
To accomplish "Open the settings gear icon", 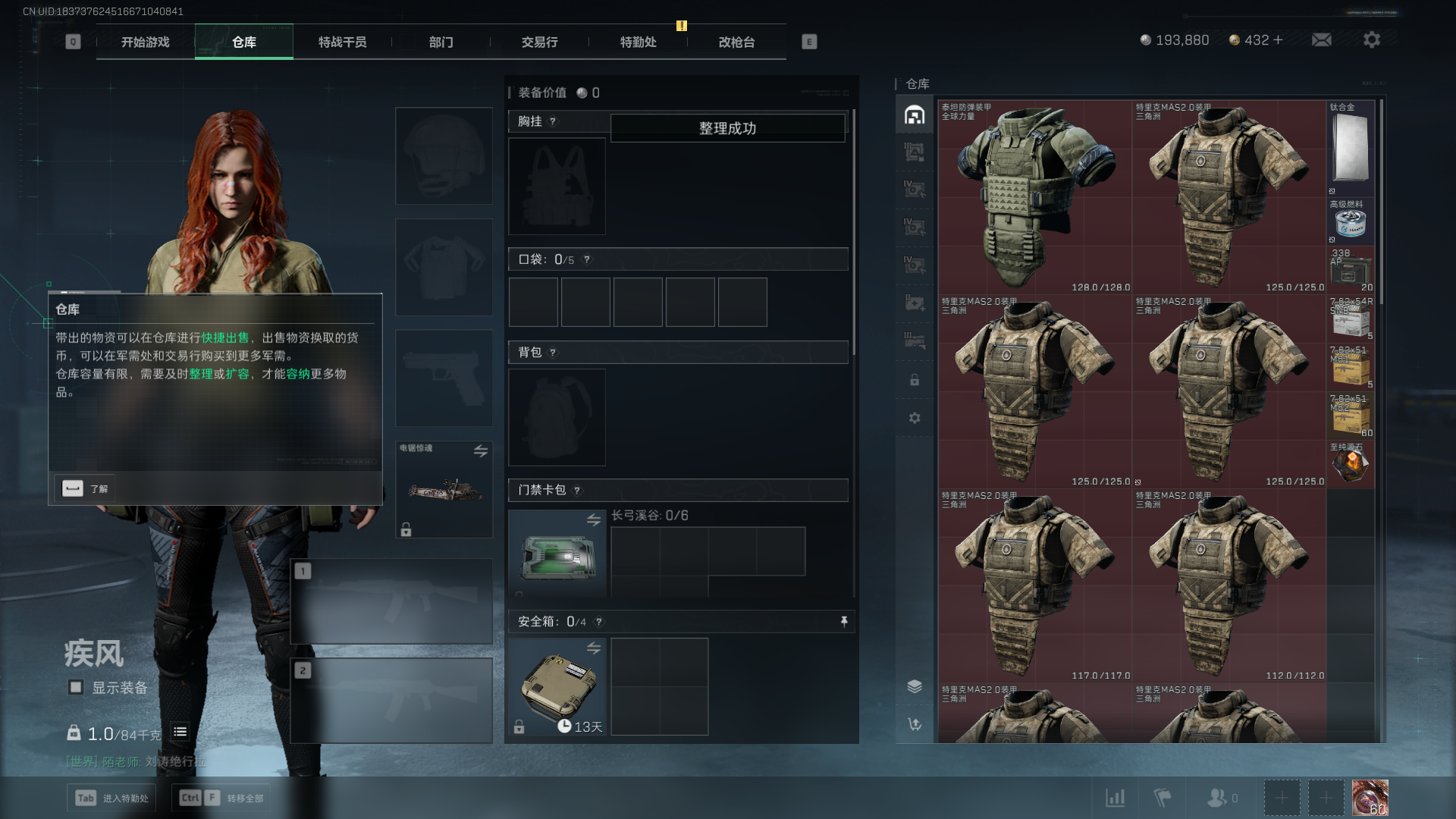I will pos(1371,39).
